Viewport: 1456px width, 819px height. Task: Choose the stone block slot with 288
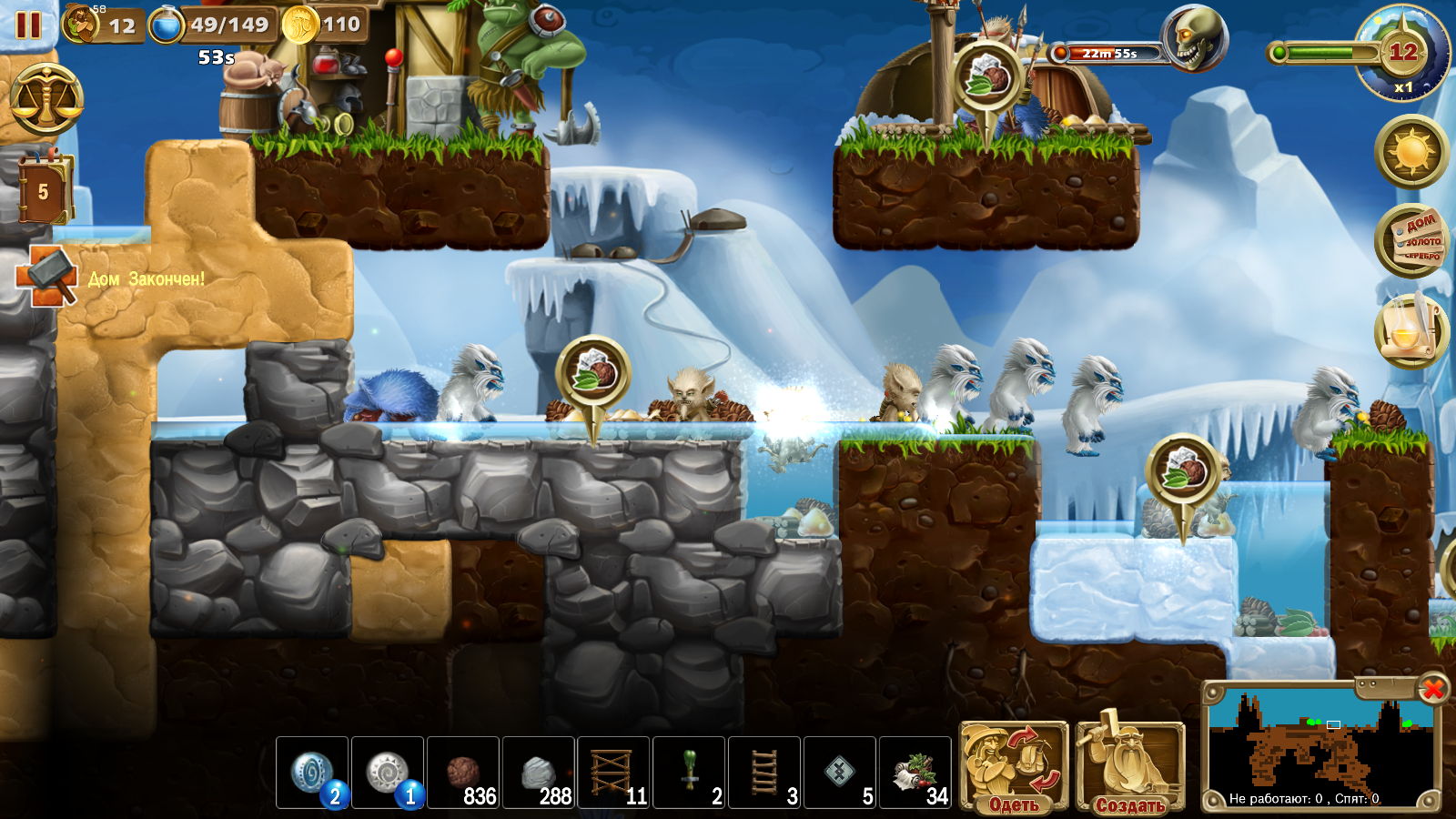click(x=539, y=773)
